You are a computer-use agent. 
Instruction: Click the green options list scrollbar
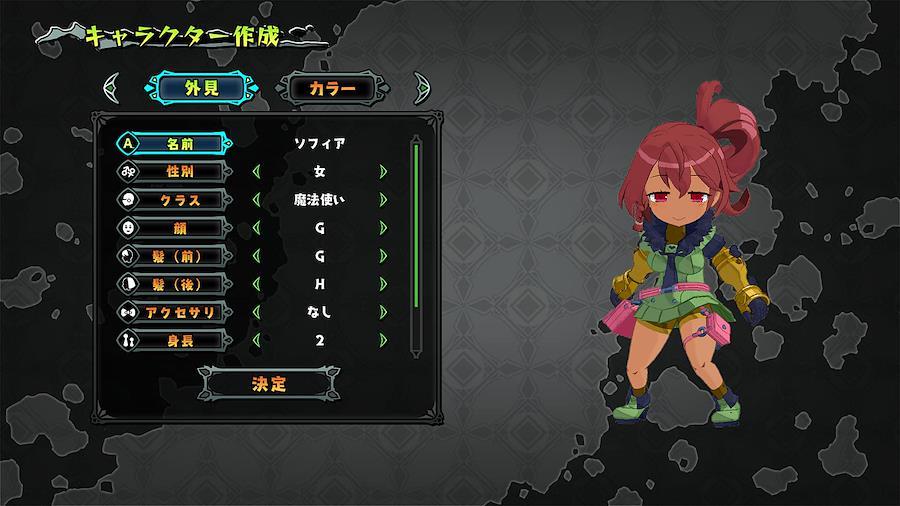(416, 226)
